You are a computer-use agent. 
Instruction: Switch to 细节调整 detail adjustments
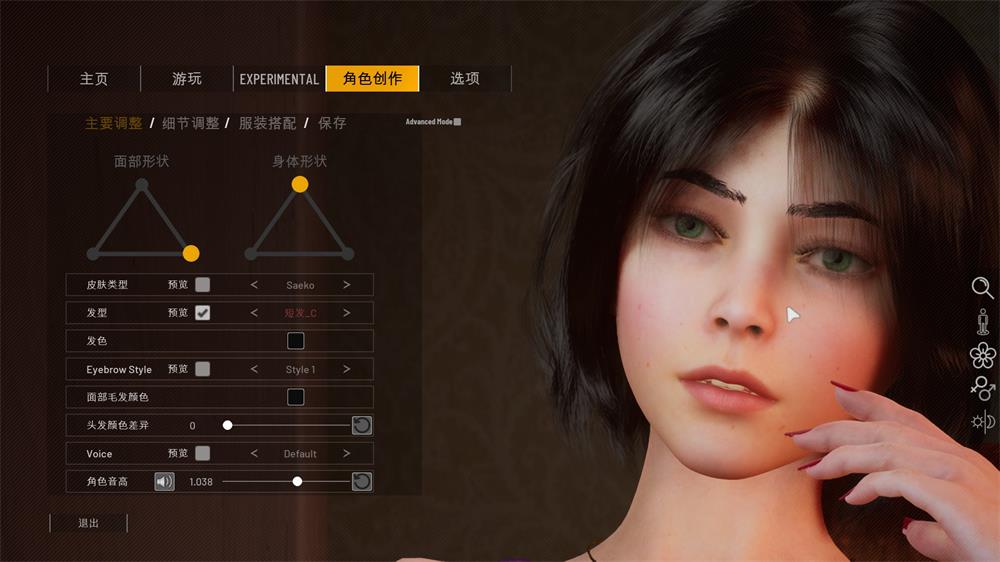[x=191, y=123]
